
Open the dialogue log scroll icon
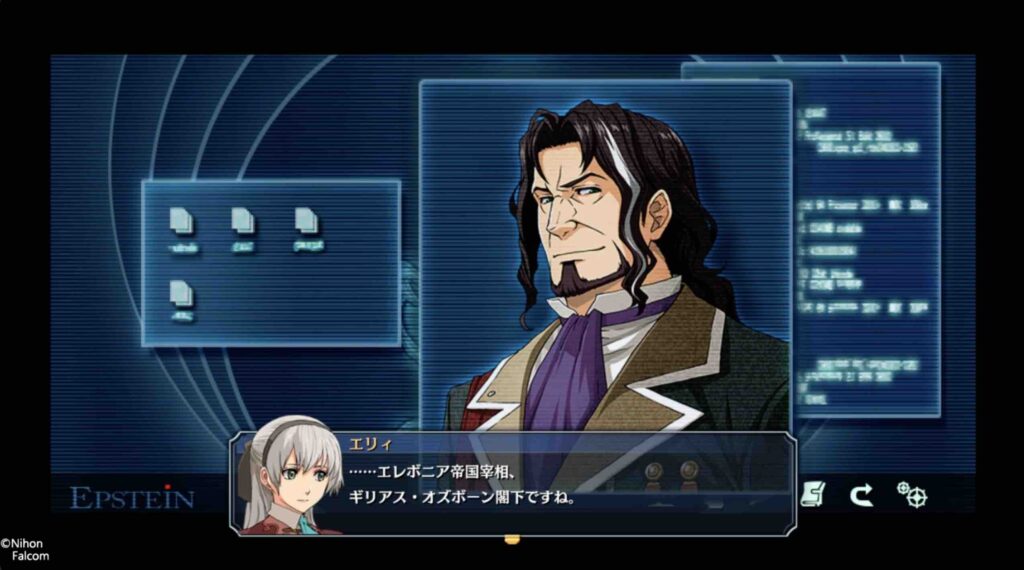pos(813,494)
